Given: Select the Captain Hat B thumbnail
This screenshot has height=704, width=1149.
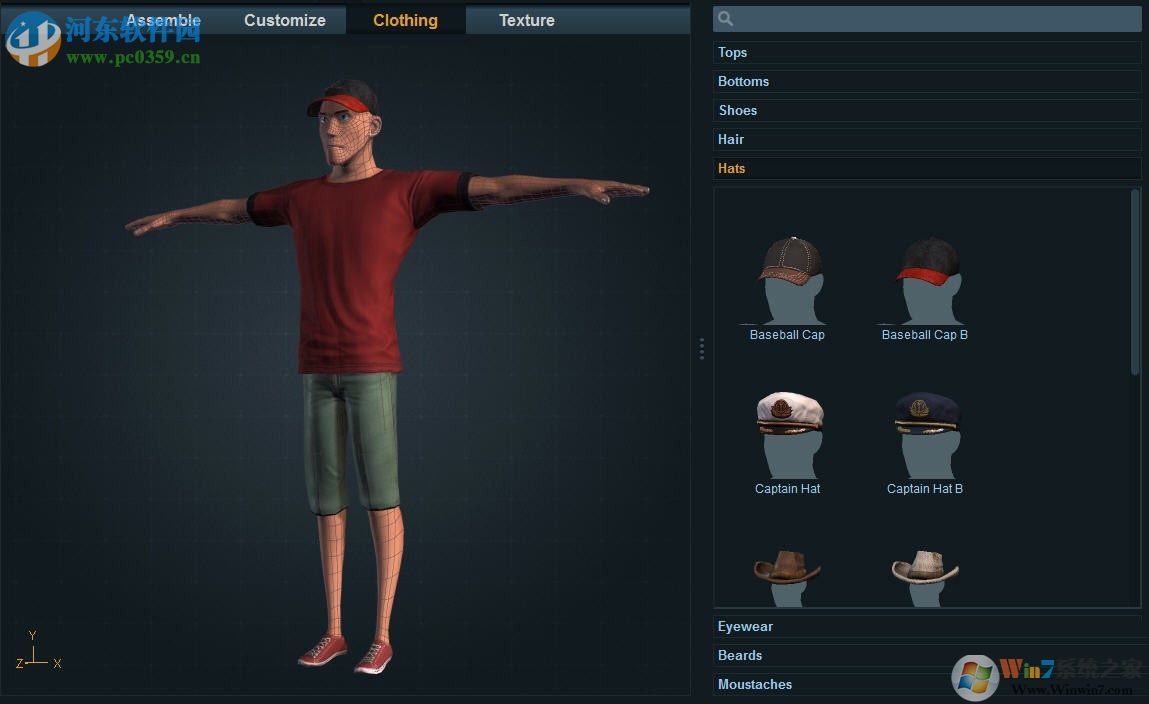Looking at the screenshot, I should tap(927, 435).
